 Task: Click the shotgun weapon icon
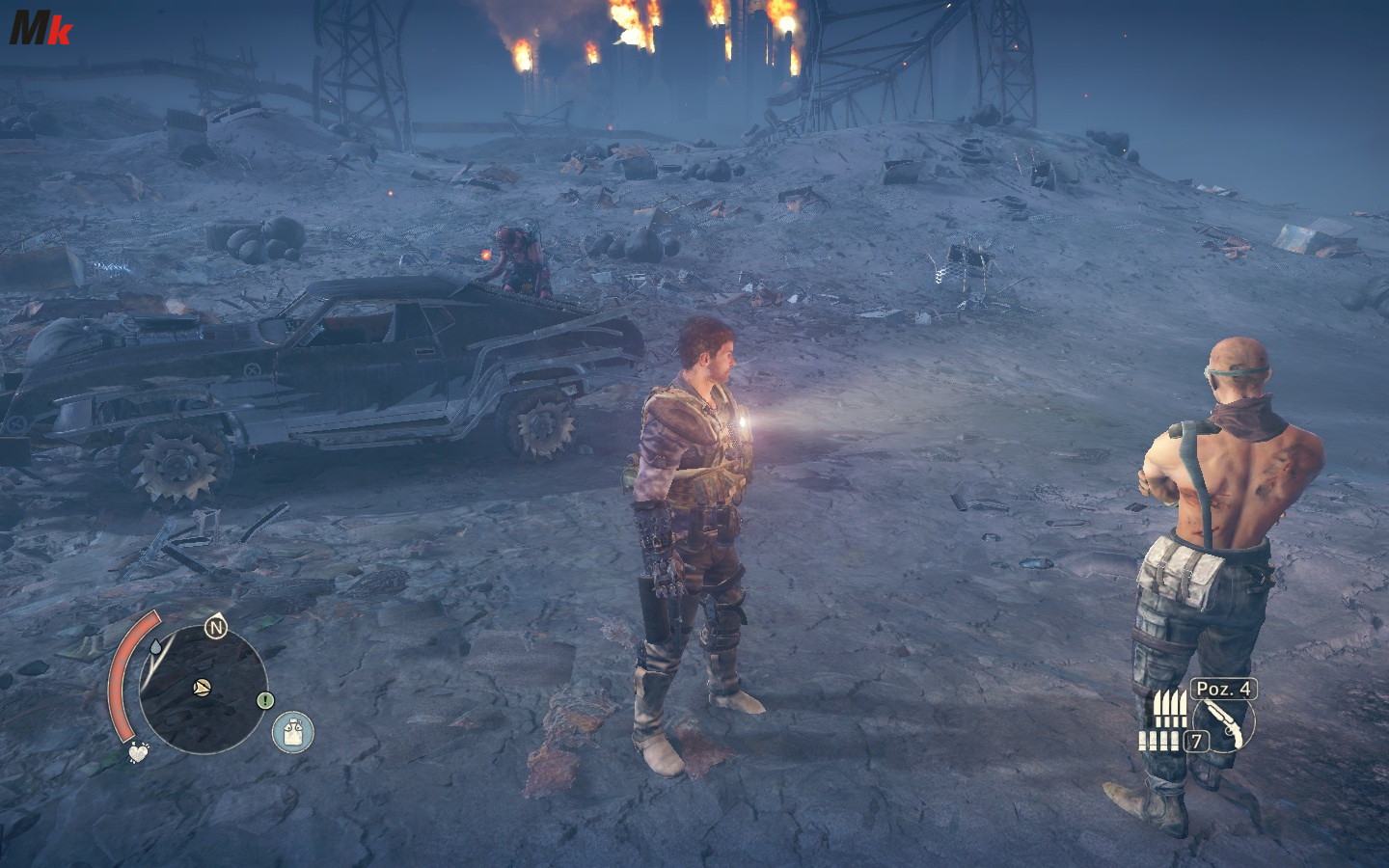1223,722
